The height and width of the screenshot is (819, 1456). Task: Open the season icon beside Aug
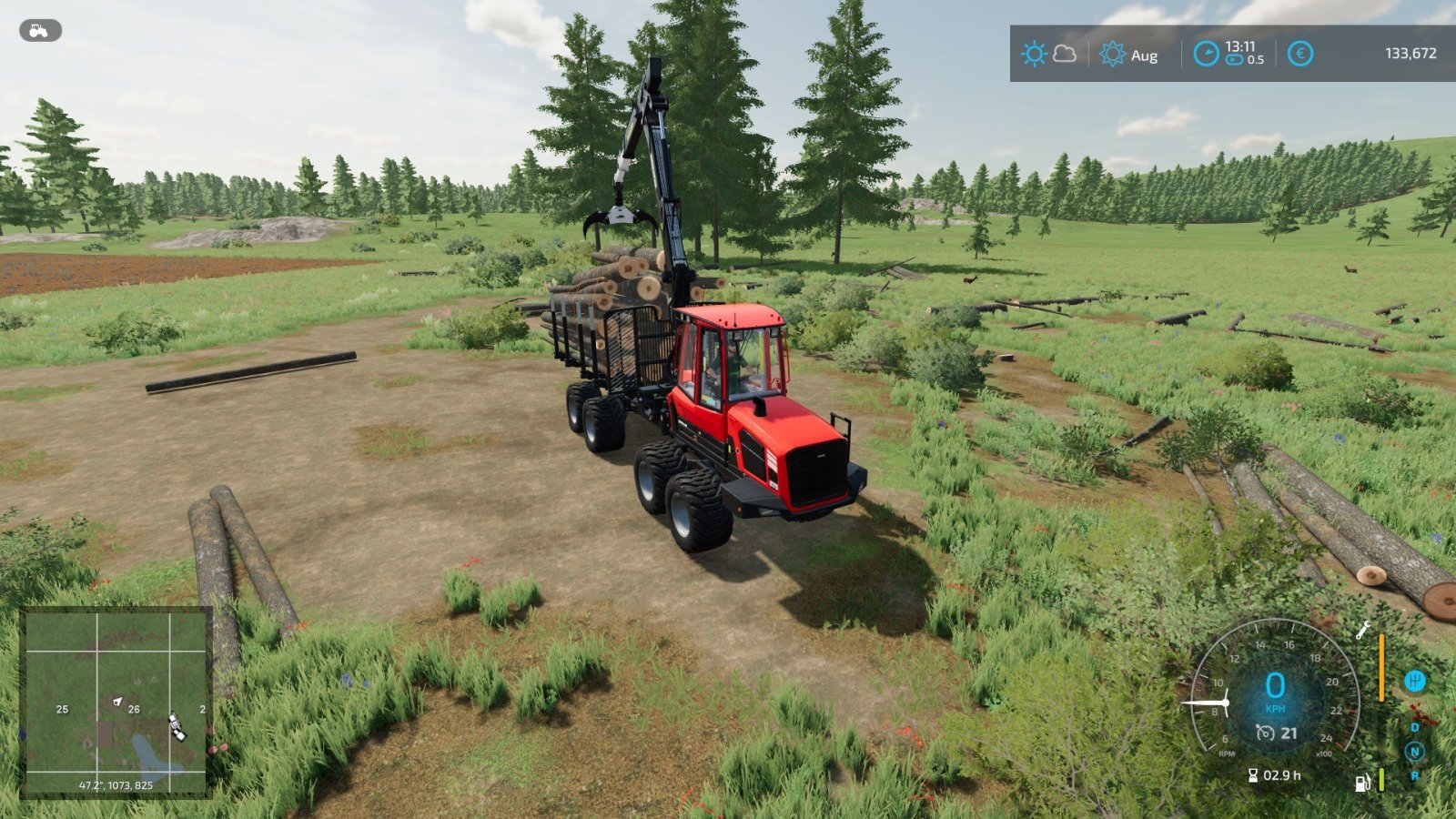(1112, 54)
